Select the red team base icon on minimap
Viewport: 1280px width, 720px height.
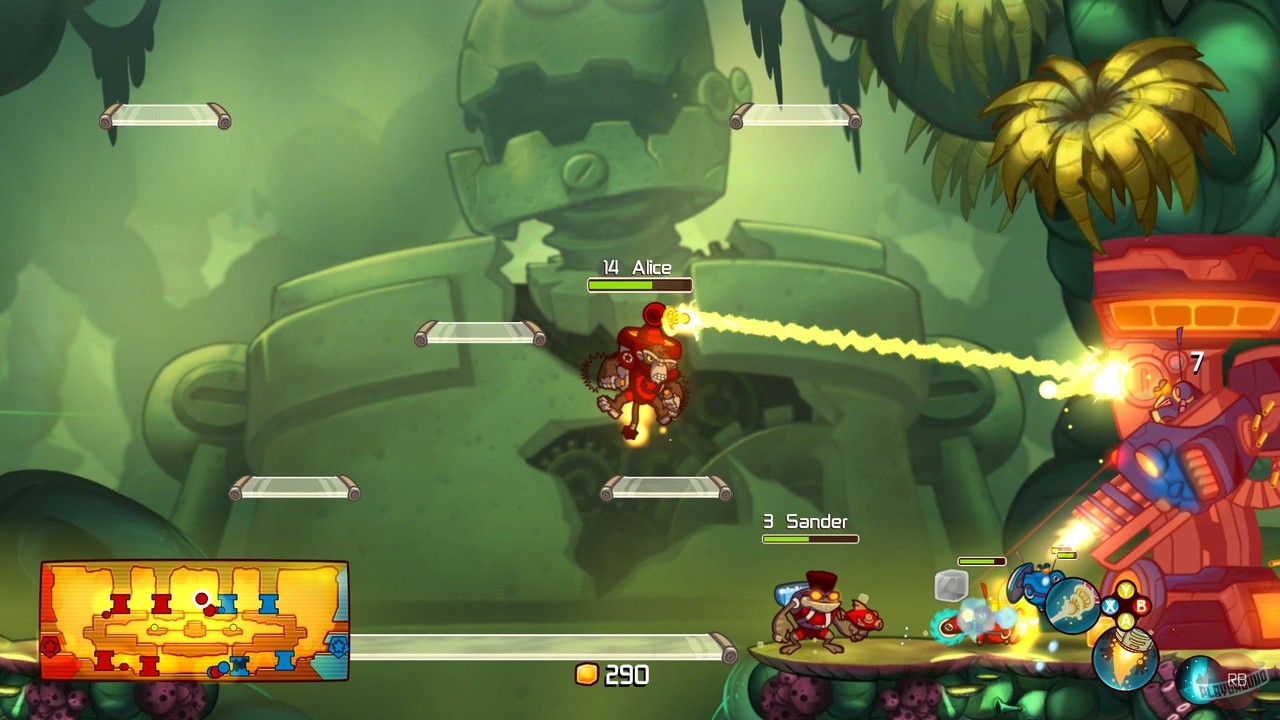(50, 645)
